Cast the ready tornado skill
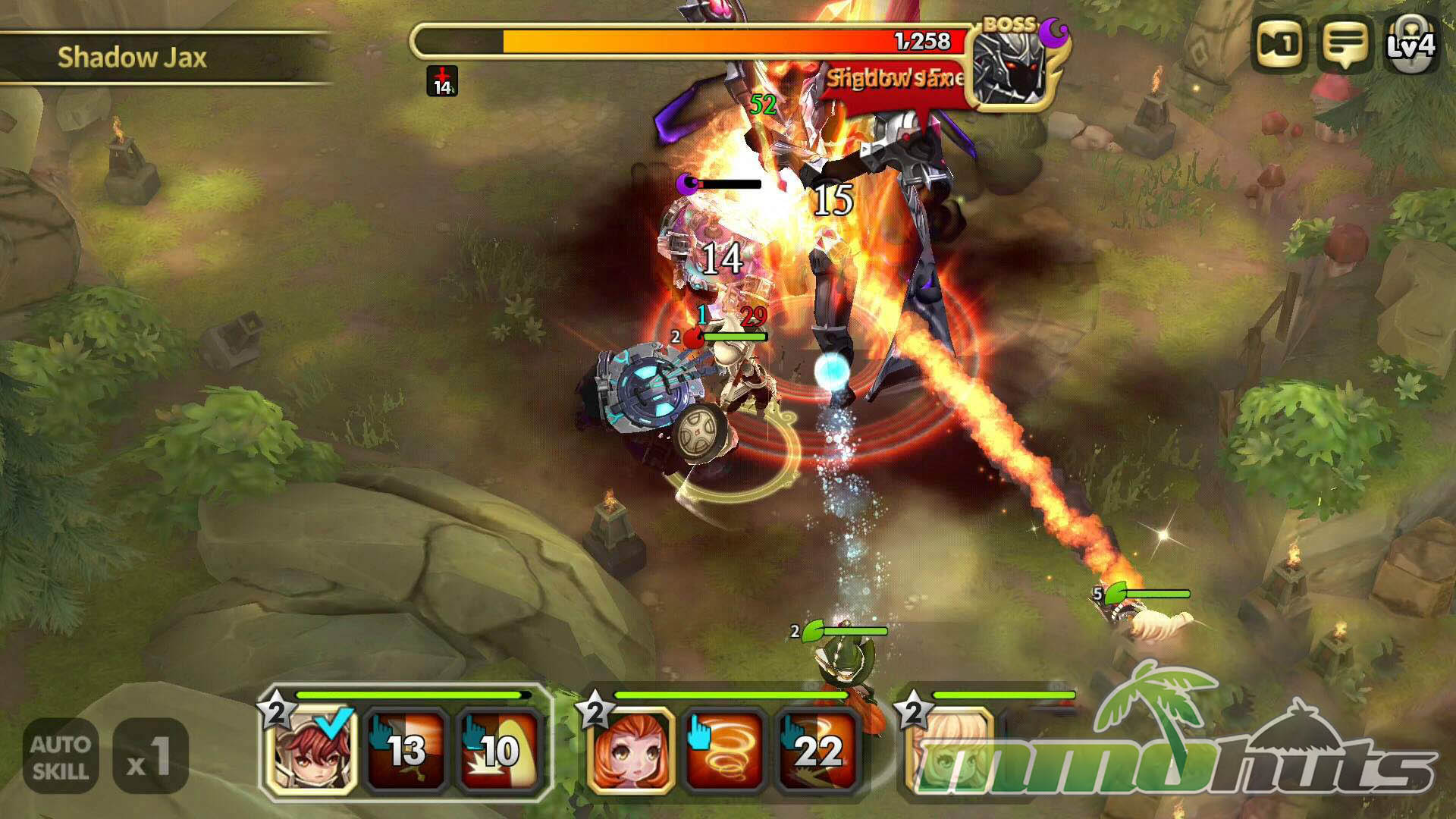1456x819 pixels. coord(723,751)
